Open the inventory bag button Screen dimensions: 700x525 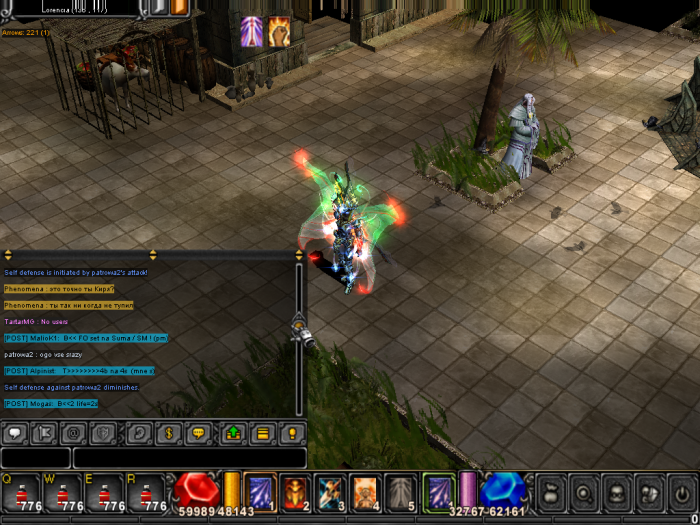pyautogui.click(x=552, y=492)
